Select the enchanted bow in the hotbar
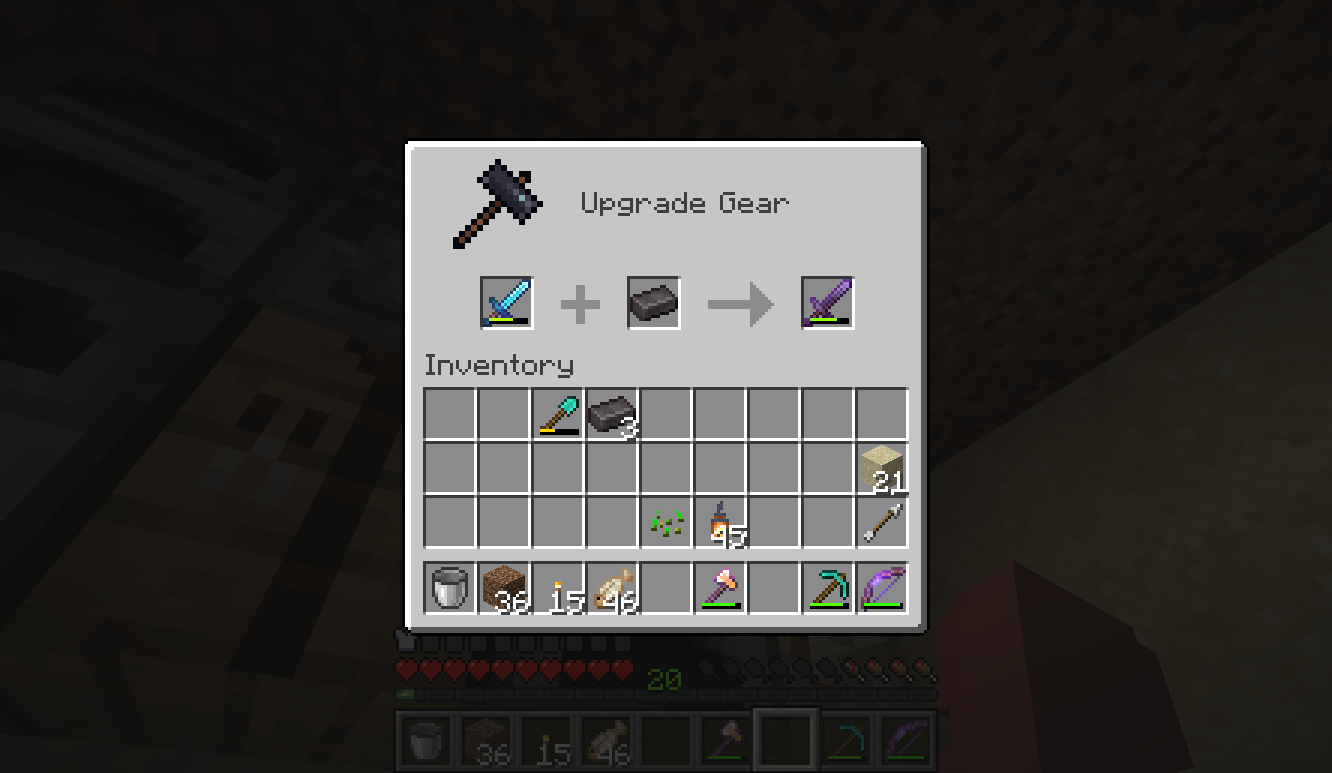This screenshot has height=773, width=1332. coord(883,587)
